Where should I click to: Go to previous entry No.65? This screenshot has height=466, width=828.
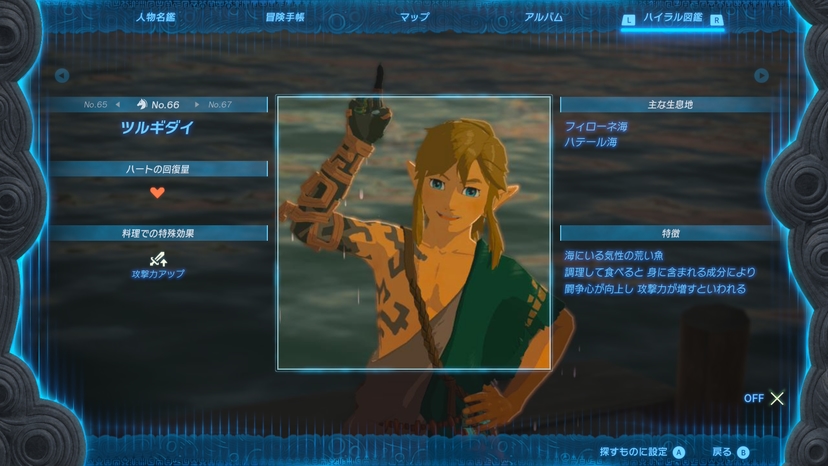101,104
